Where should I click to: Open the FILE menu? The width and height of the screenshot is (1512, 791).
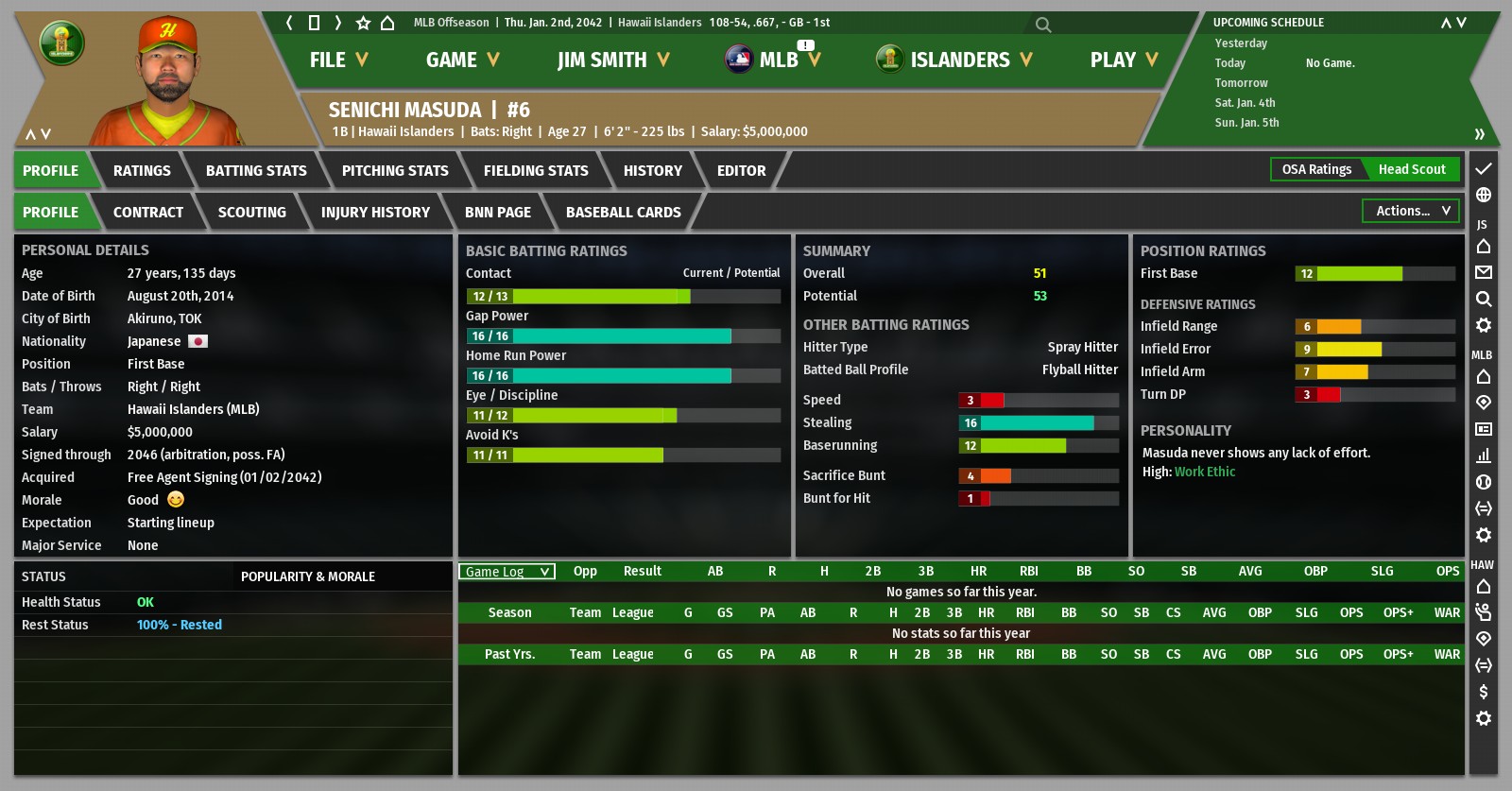[337, 60]
